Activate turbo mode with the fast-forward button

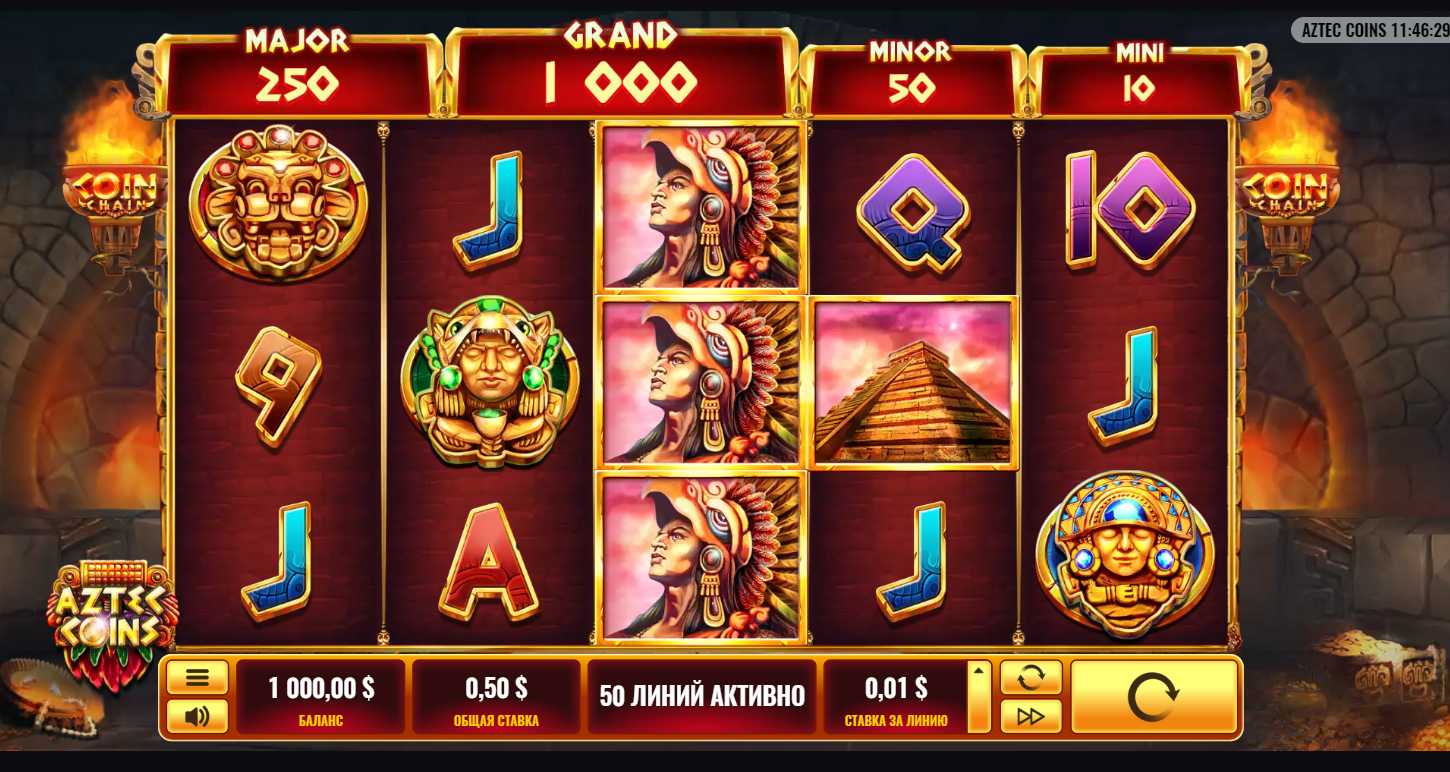point(1030,716)
